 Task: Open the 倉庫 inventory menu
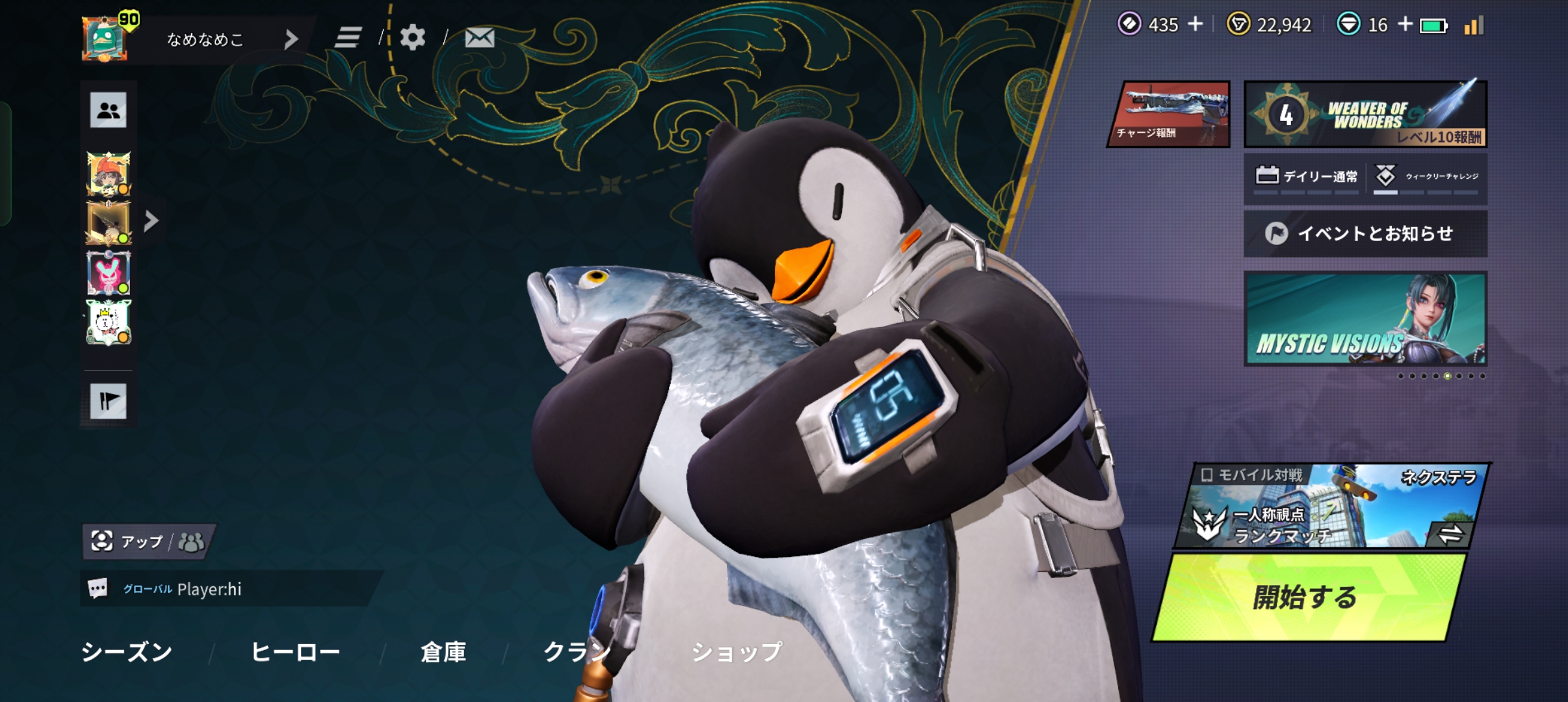point(443,651)
